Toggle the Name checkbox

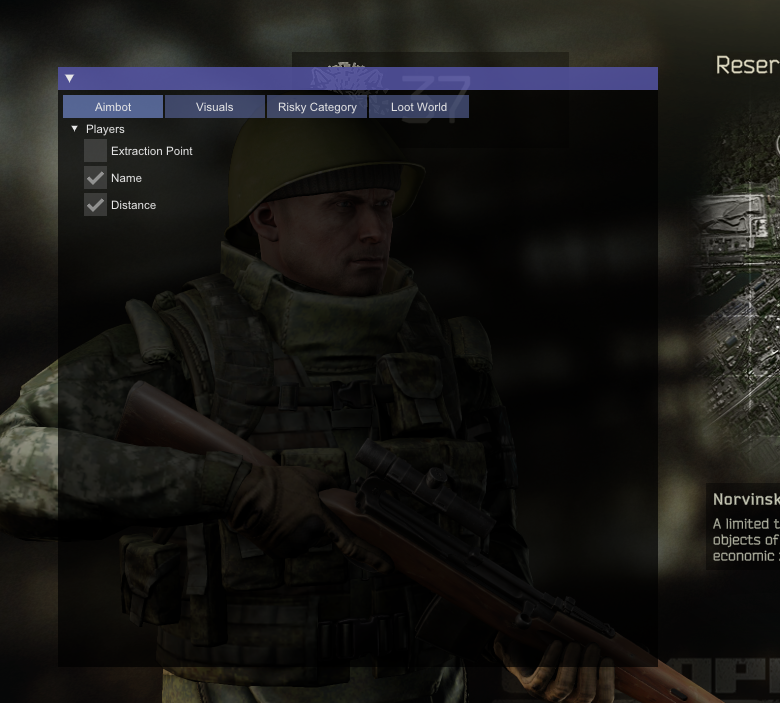pyautogui.click(x=95, y=178)
